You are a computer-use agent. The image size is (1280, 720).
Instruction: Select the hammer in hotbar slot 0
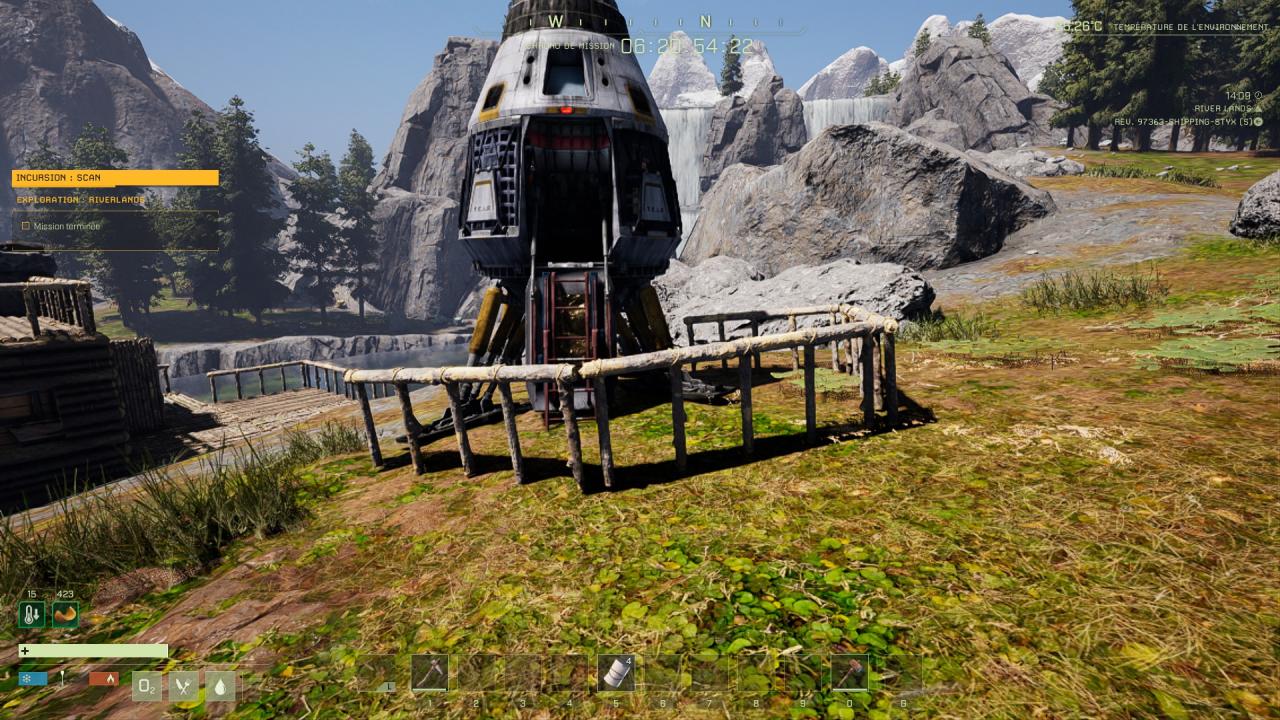click(850, 672)
